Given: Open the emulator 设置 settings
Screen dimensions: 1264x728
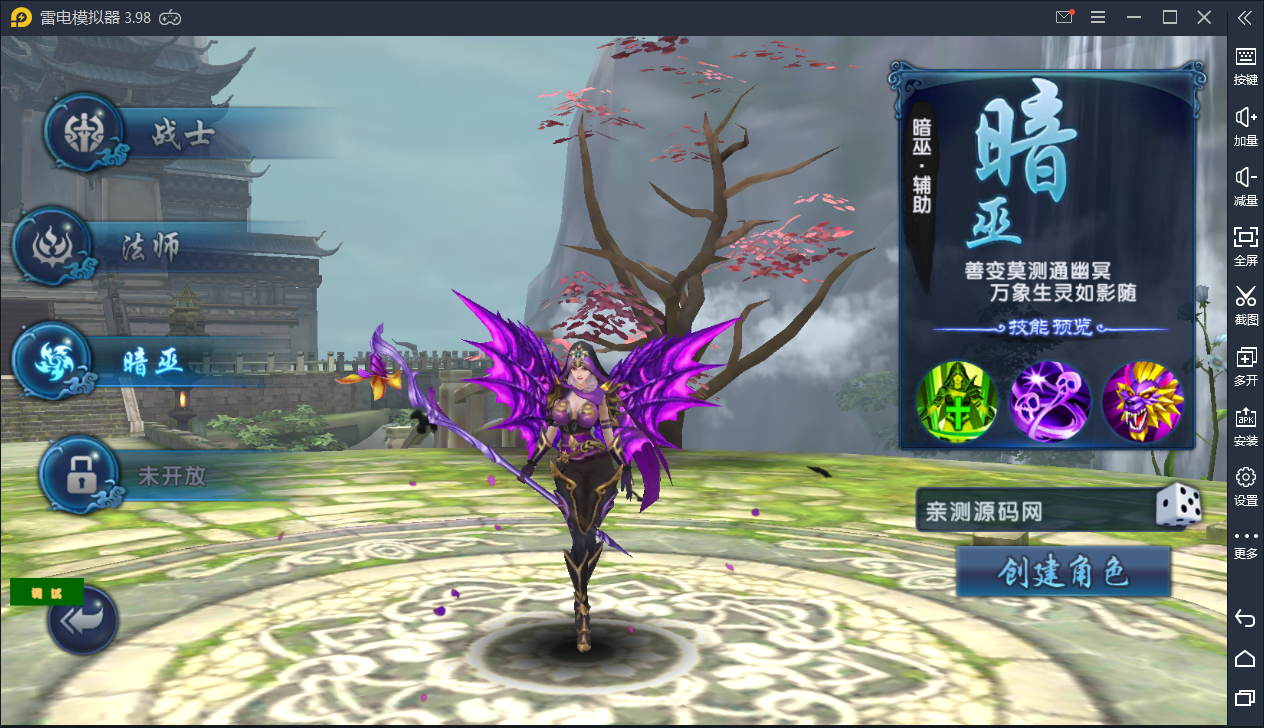Looking at the screenshot, I should point(1245,486).
